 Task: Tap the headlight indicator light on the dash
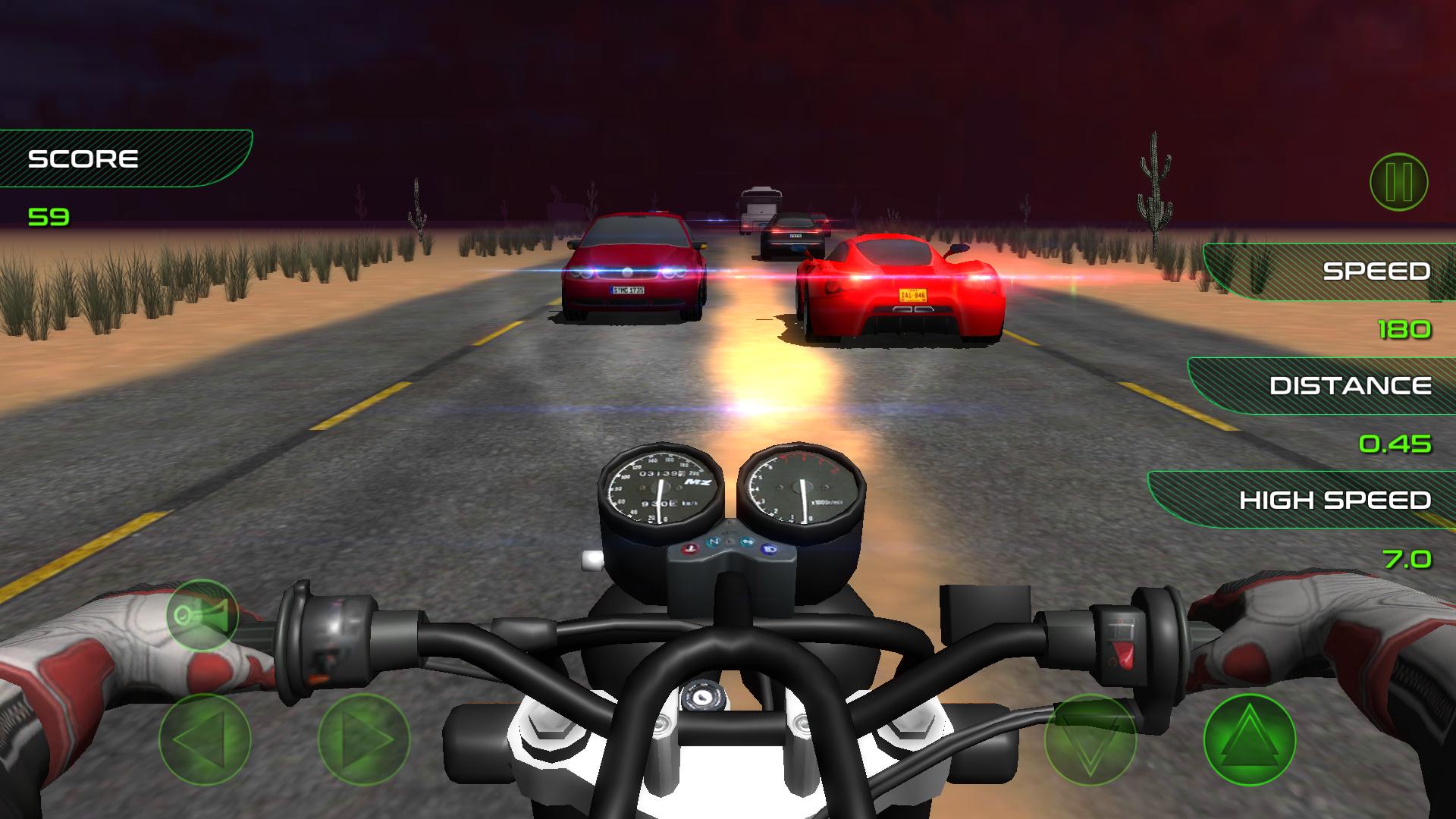coord(768,548)
